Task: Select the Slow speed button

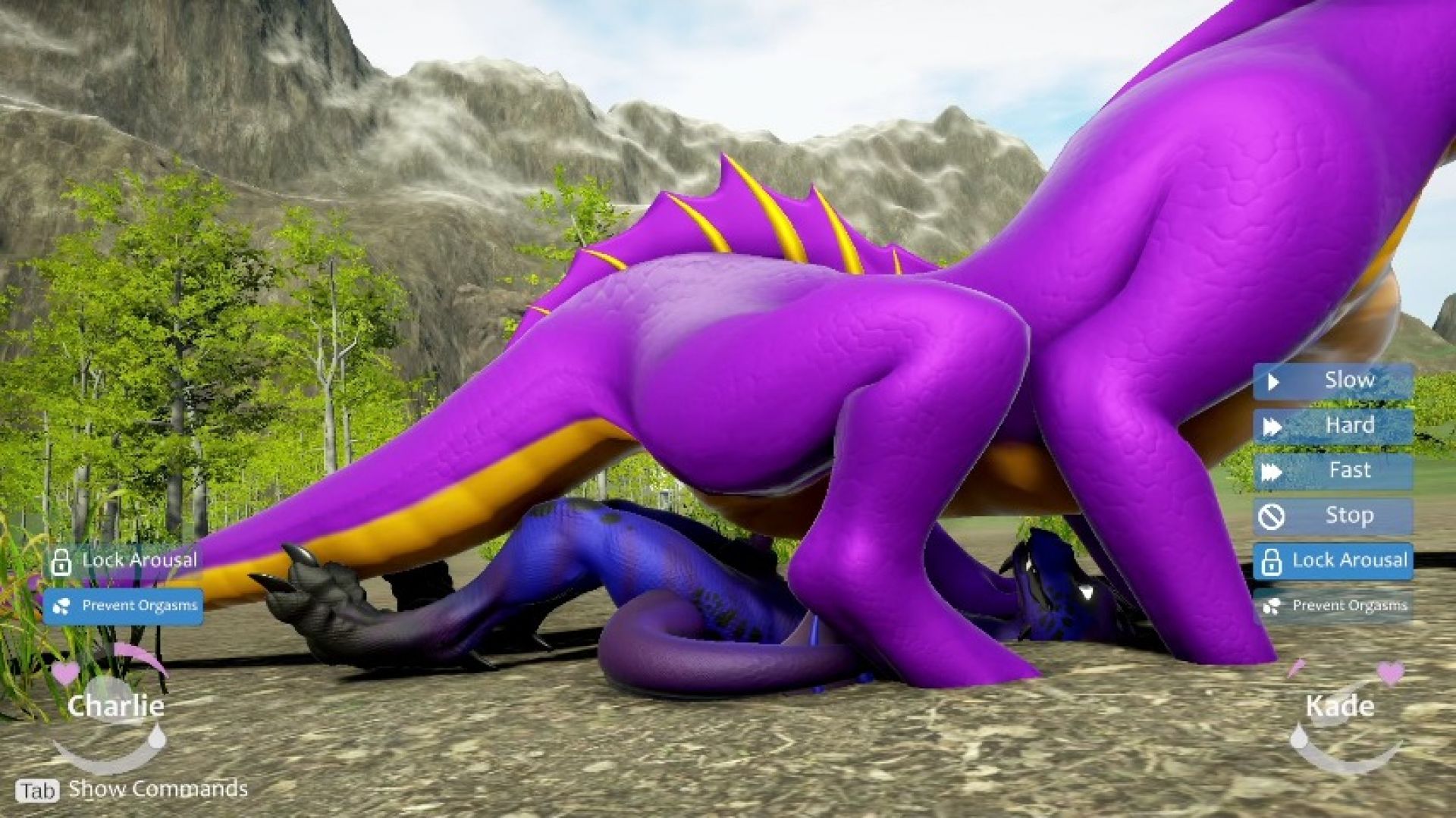Action: pyautogui.click(x=1332, y=381)
